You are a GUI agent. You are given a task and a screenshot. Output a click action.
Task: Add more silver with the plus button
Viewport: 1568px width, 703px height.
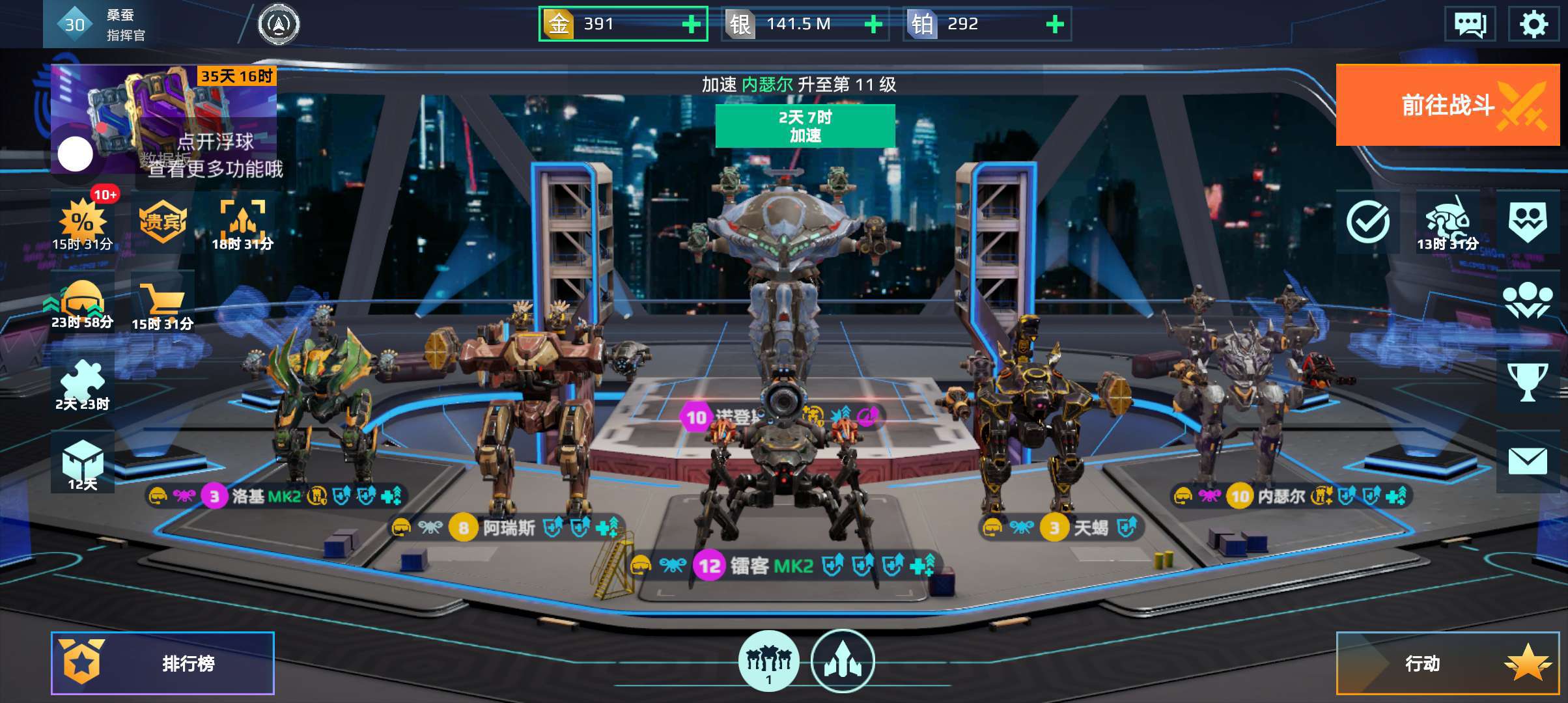[x=873, y=24]
